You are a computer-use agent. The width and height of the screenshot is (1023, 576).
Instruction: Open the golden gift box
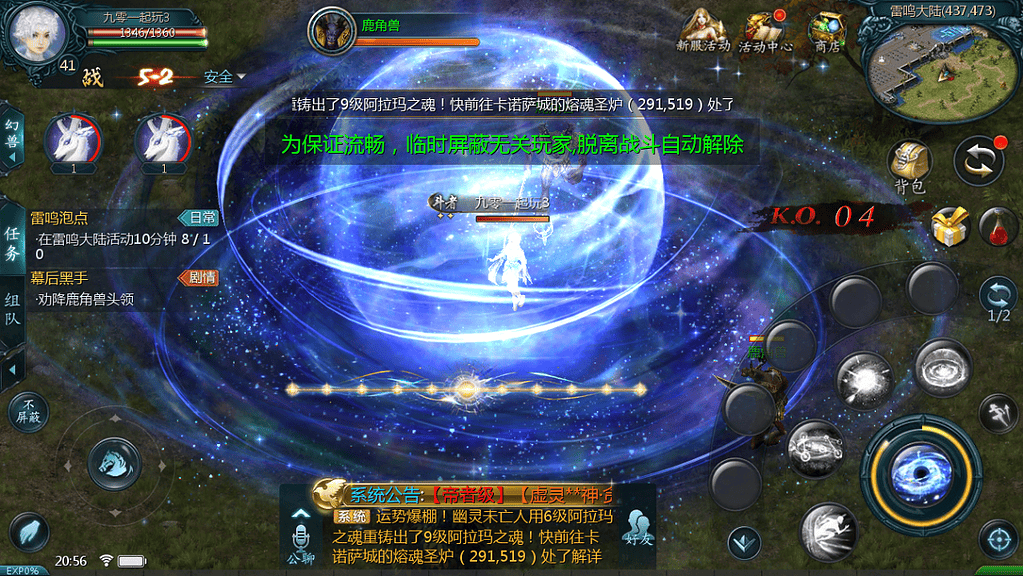950,227
